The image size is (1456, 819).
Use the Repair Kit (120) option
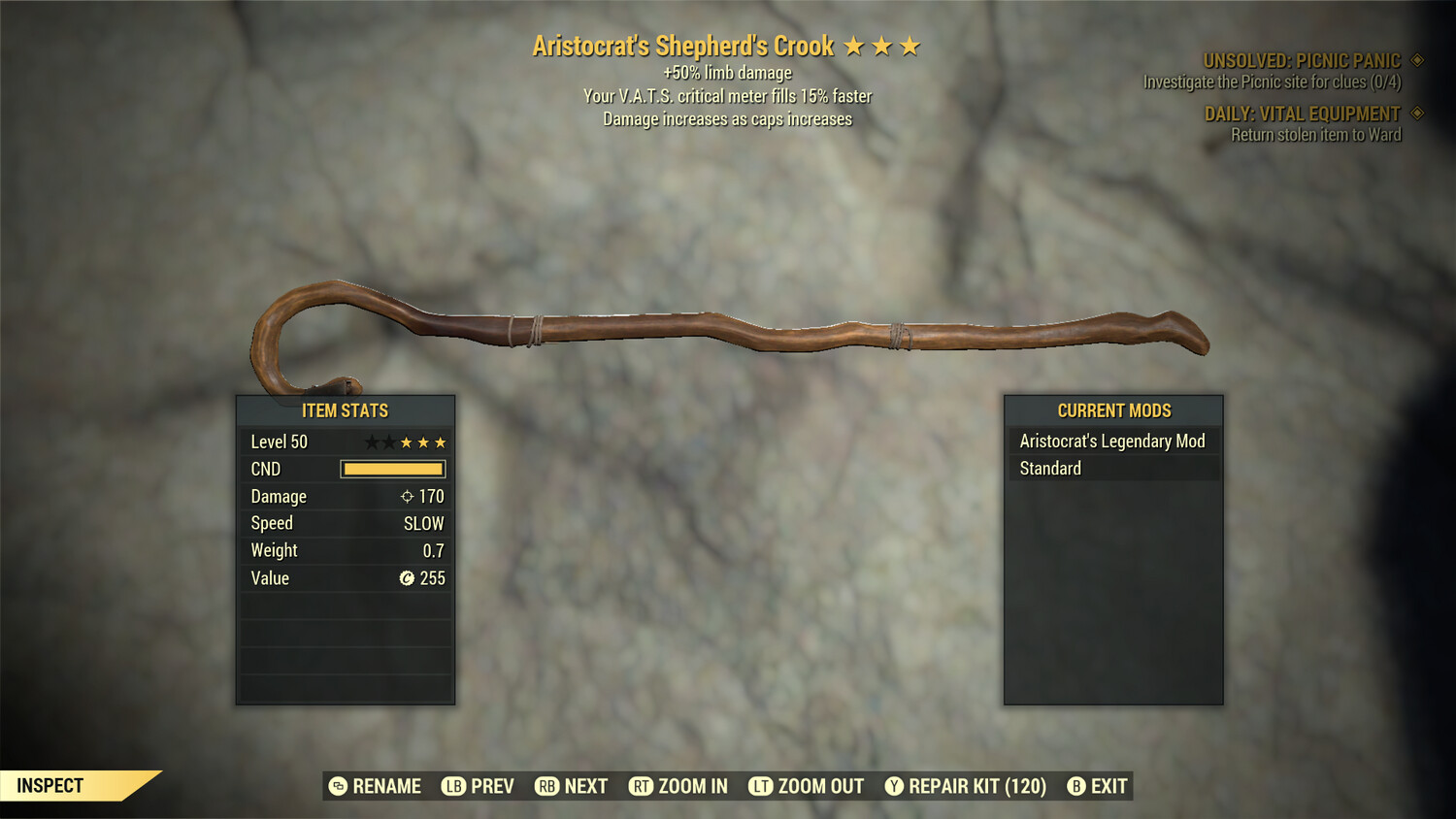[x=966, y=786]
